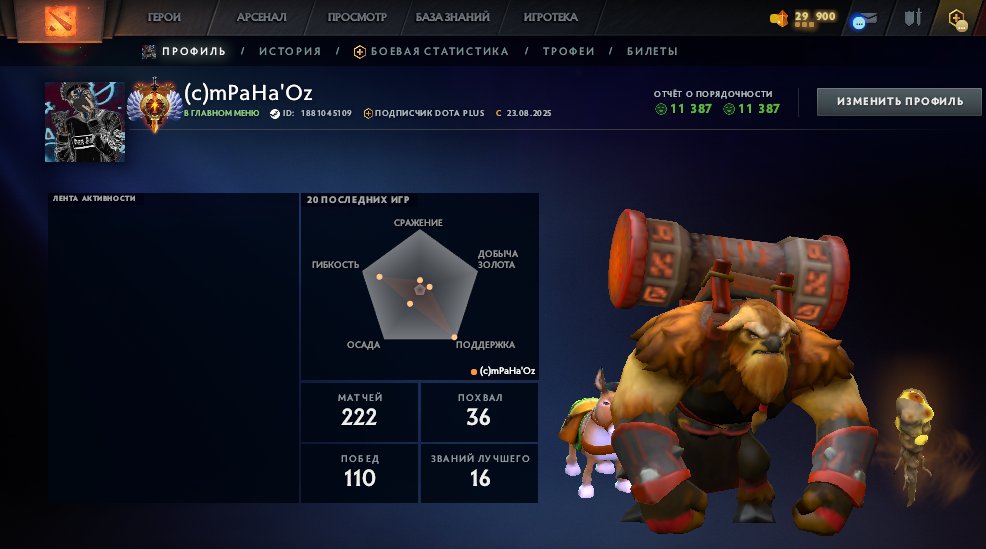Open the Билеты tab
This screenshot has width=986, height=549.
[x=652, y=51]
